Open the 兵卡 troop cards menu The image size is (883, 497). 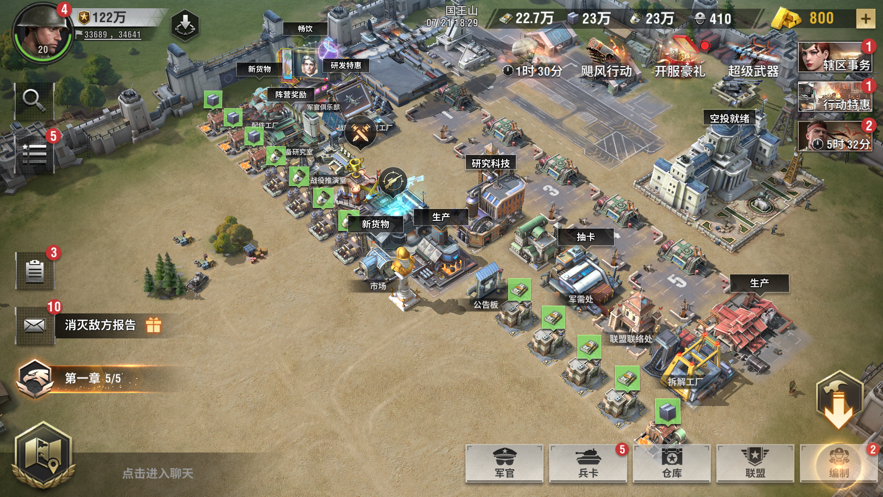(588, 462)
